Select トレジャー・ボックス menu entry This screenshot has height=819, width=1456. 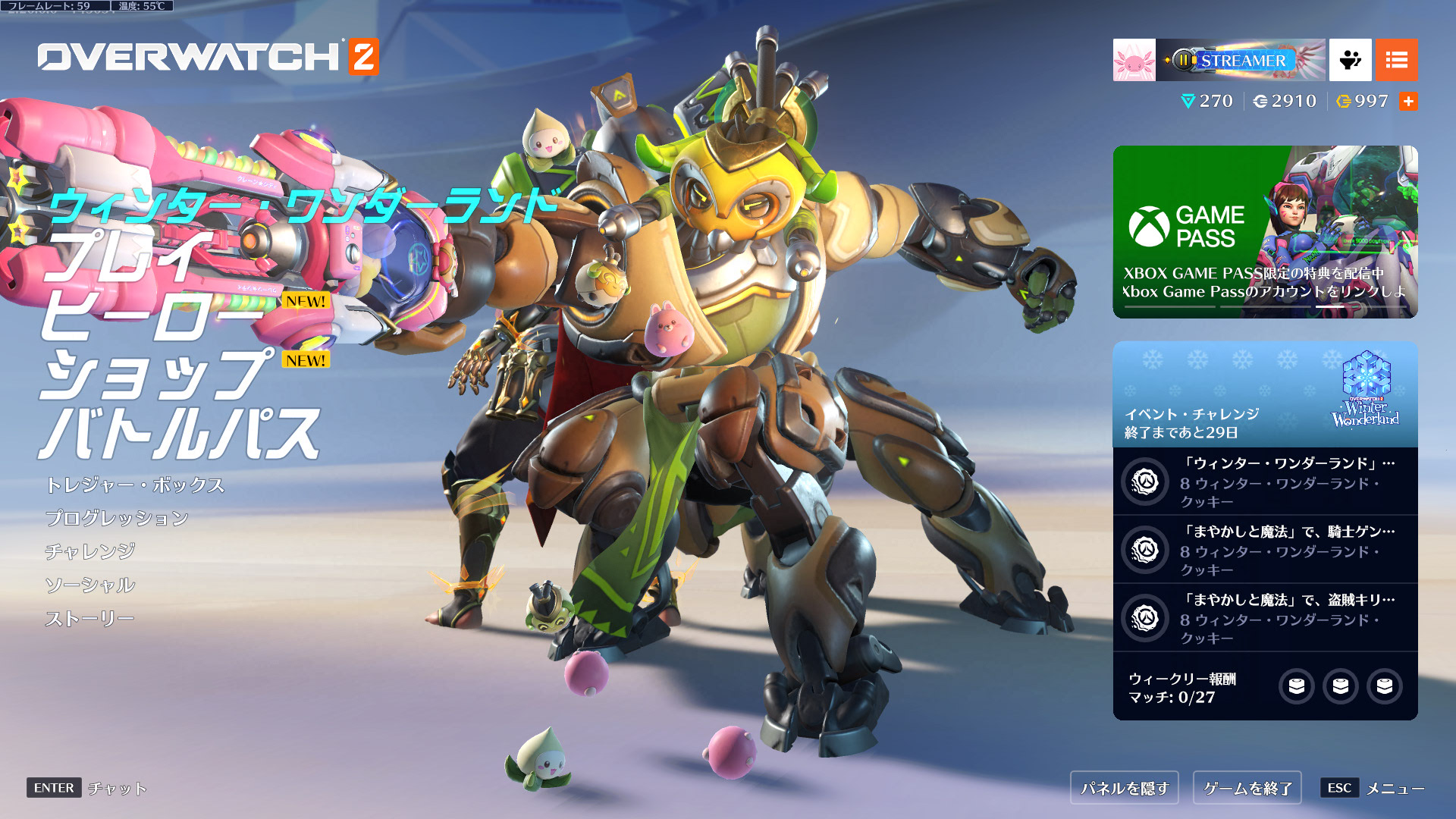click(x=135, y=485)
